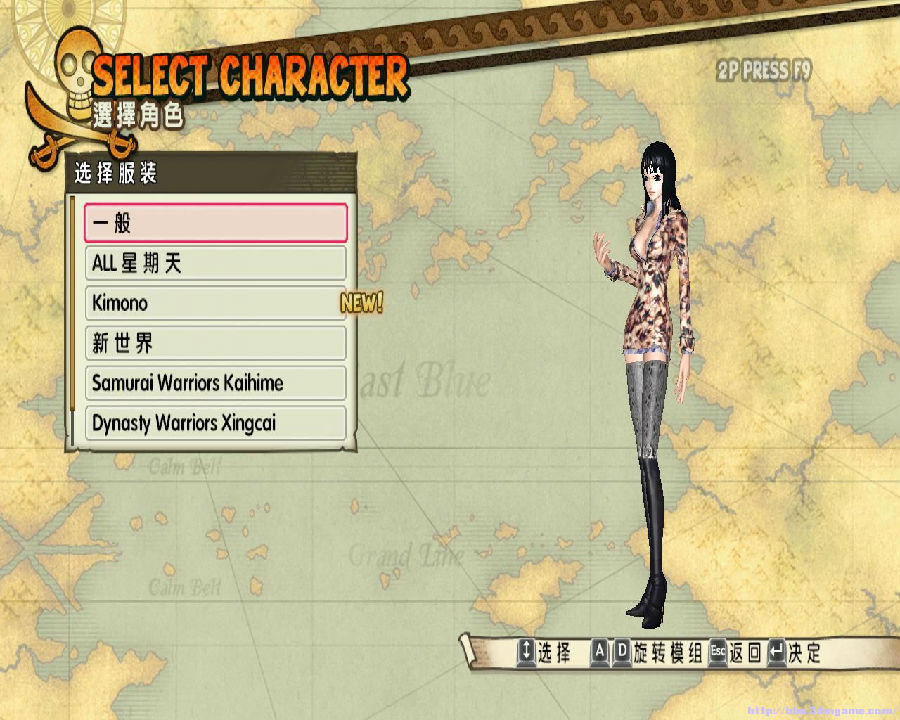Select the 一般 costume option
Screen dimensions: 900x720
(x=215, y=223)
